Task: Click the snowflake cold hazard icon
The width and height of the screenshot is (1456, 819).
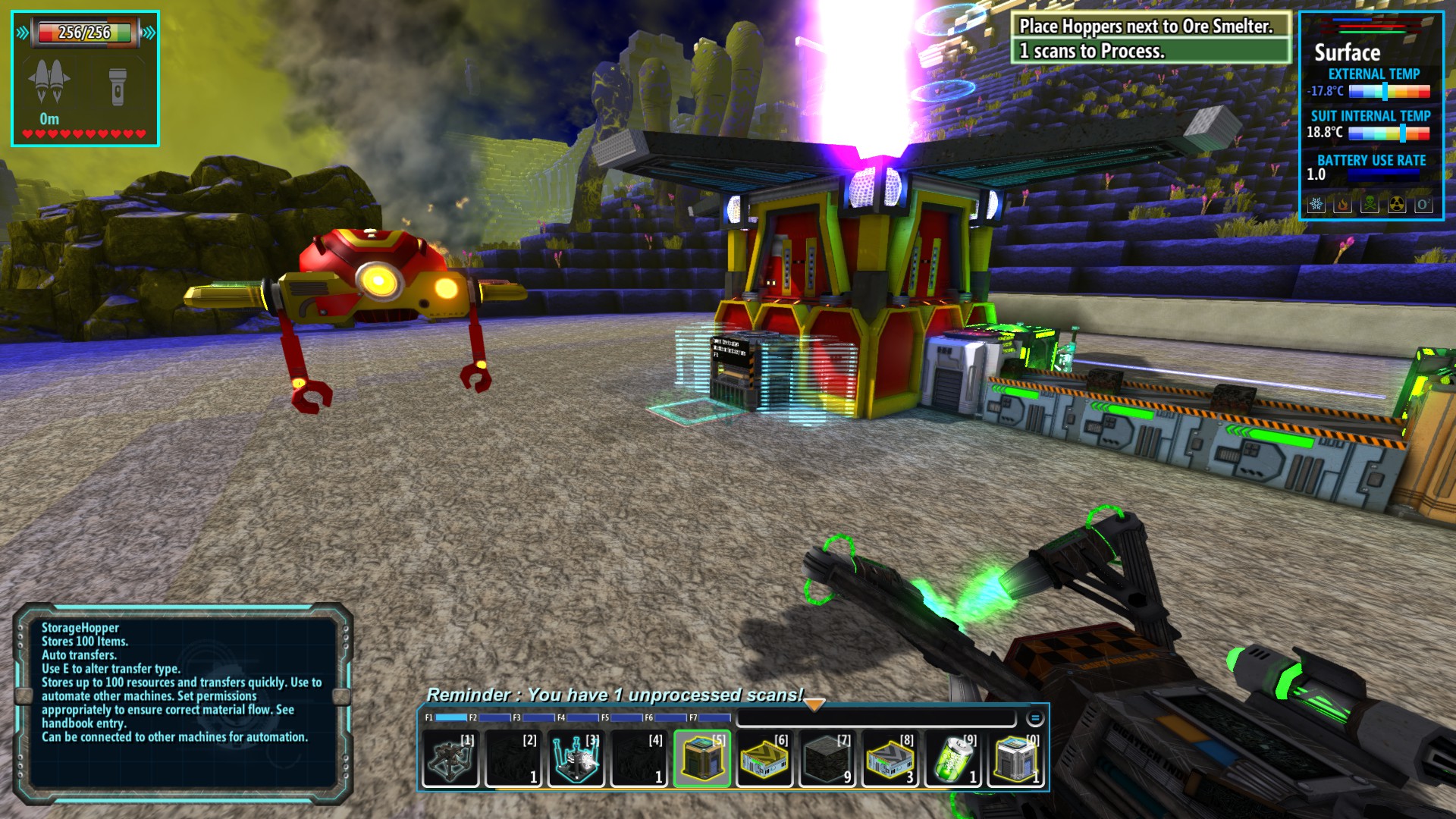Action: [x=1316, y=205]
